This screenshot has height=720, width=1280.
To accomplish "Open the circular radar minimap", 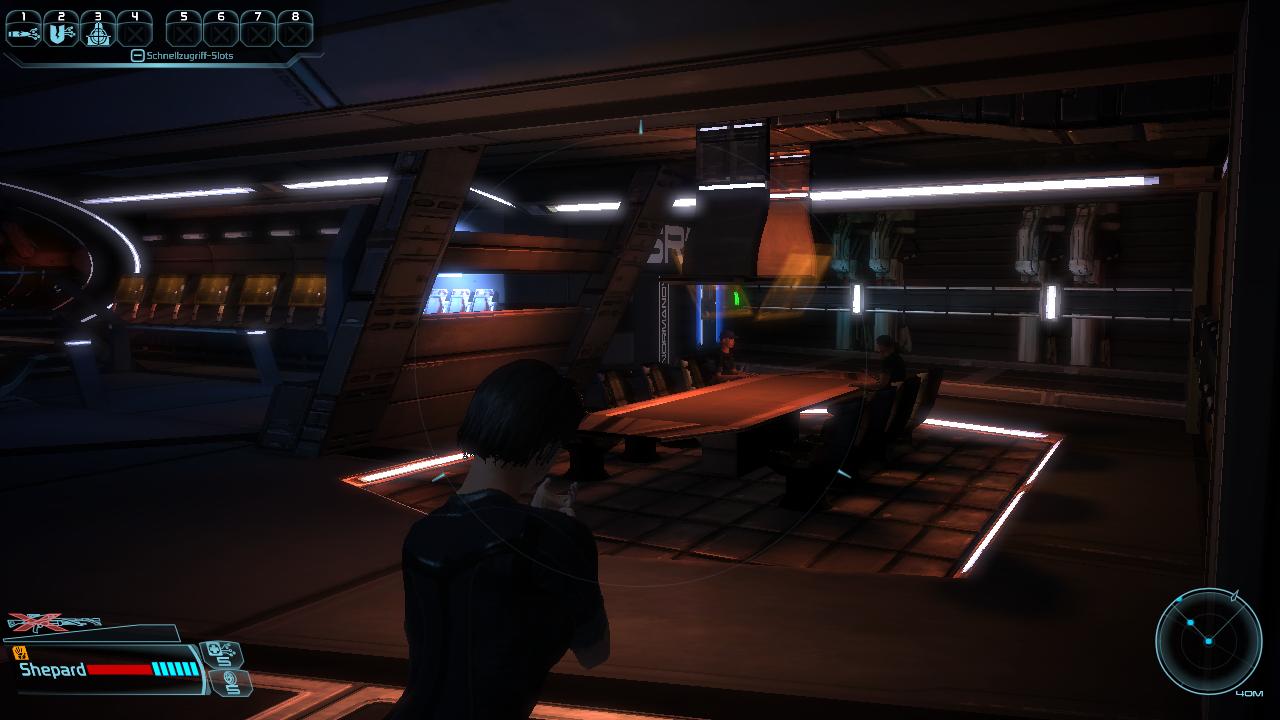I will tap(1207, 639).
